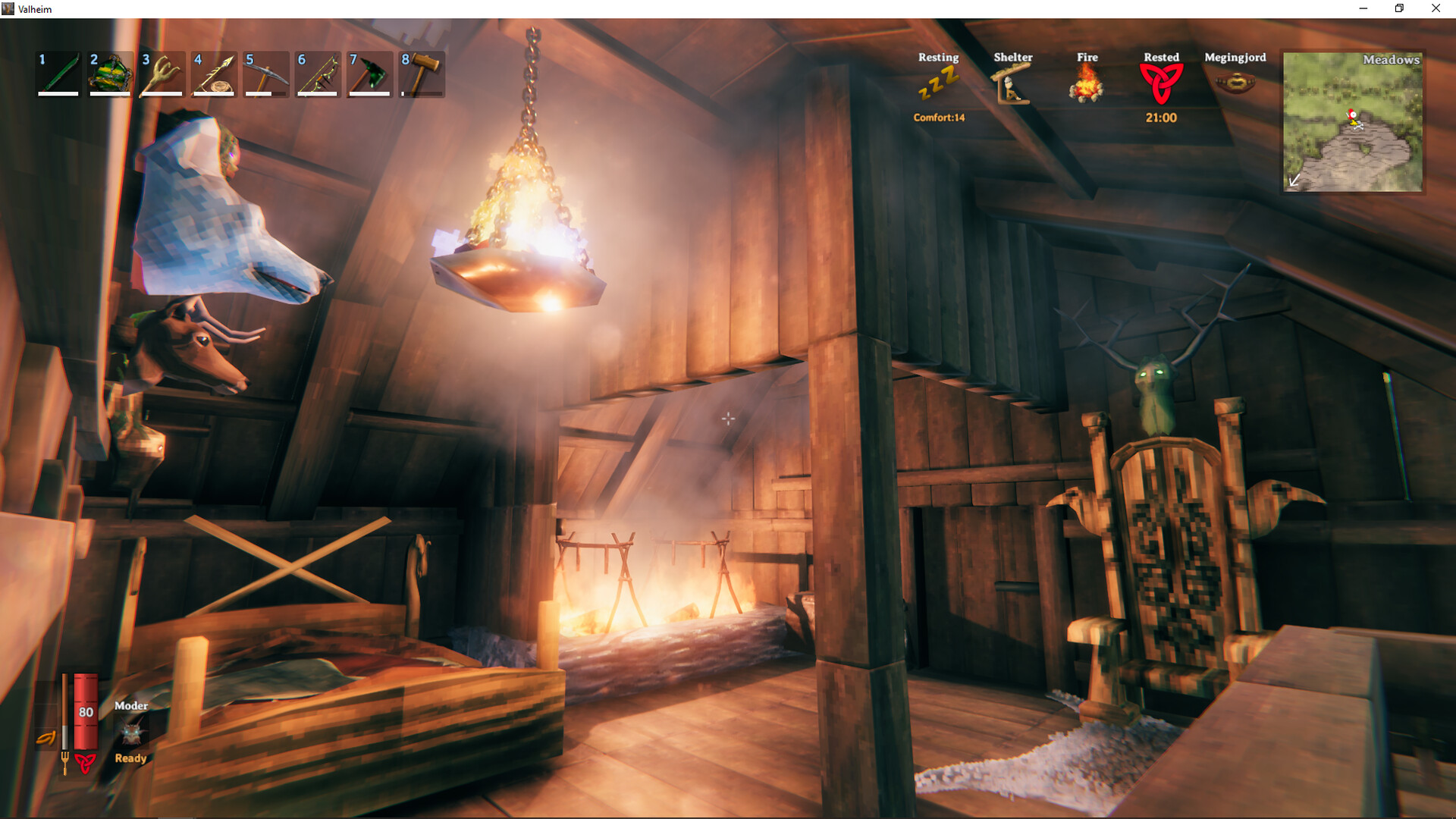Select the Abyssal harpoon in slot 3

[160, 74]
